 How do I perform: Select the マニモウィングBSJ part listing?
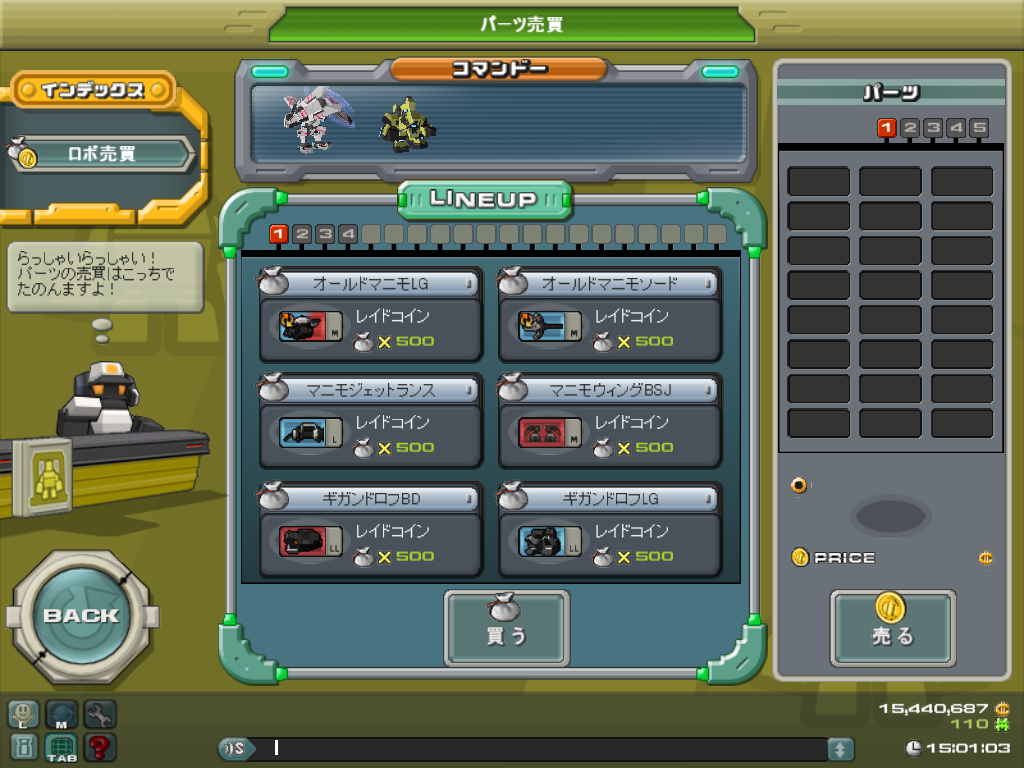[609, 421]
